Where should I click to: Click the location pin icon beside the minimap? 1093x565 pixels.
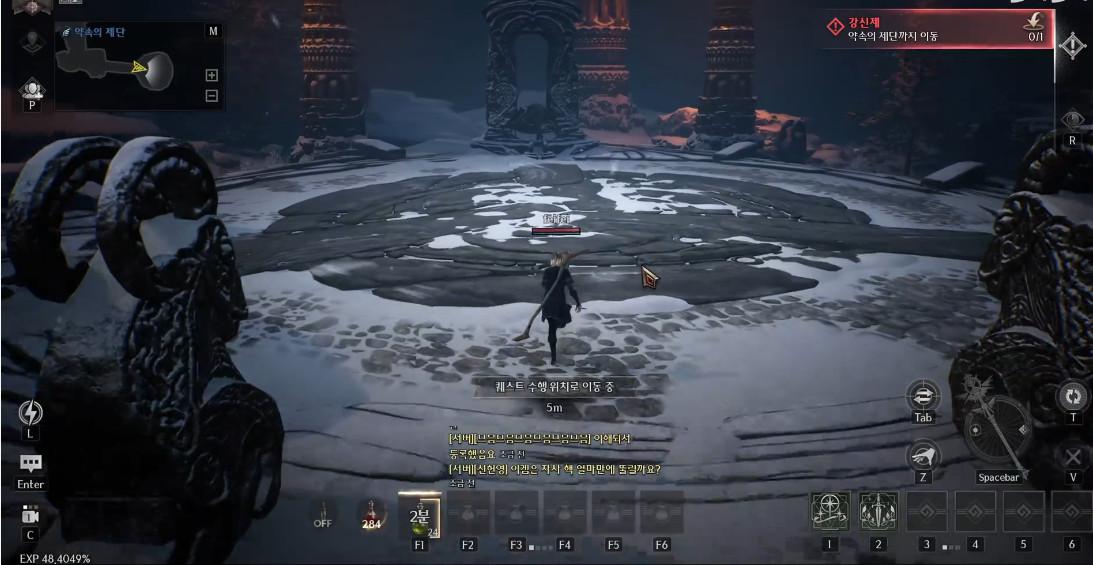[x=31, y=41]
